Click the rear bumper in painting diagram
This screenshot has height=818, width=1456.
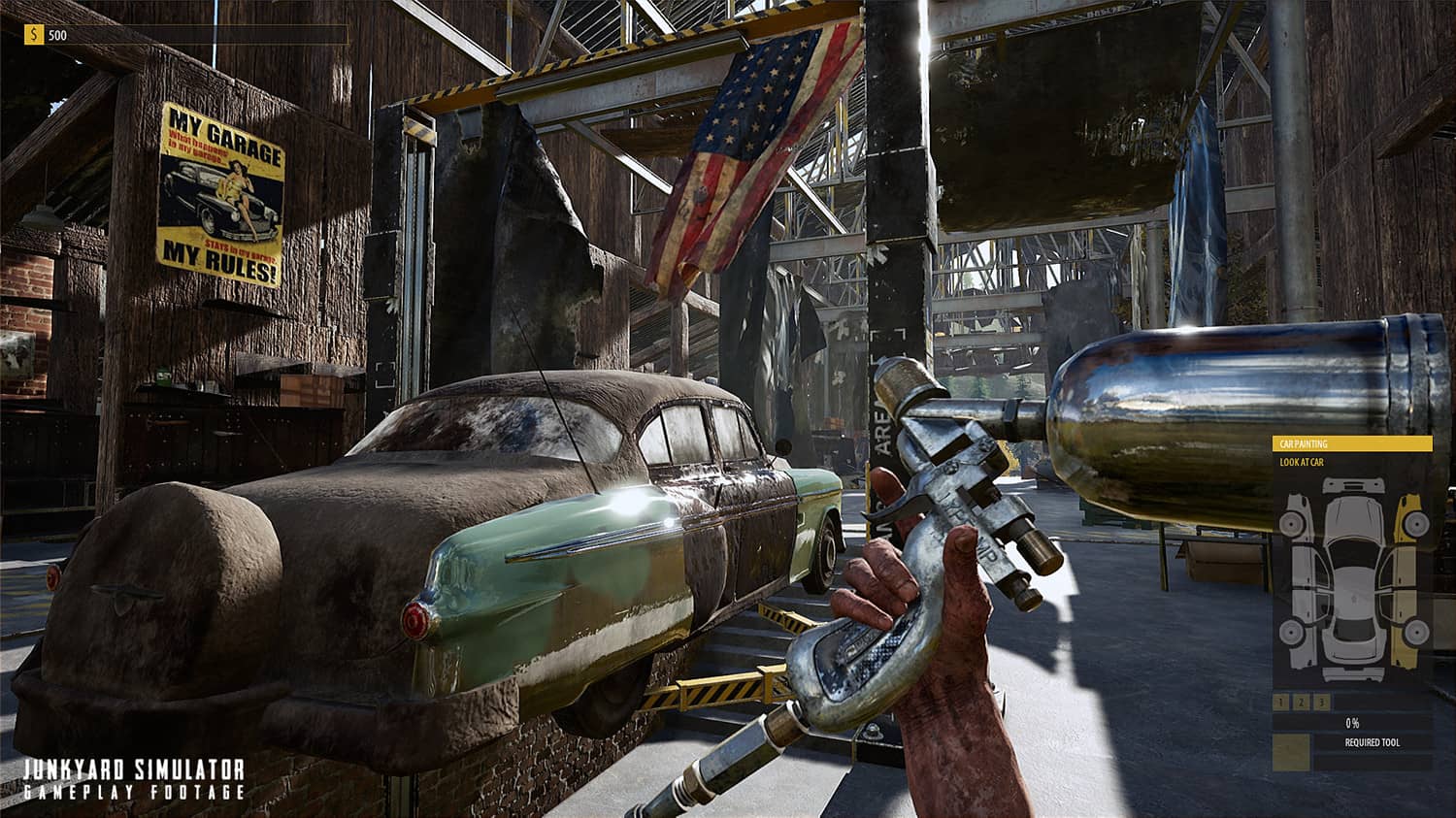point(1351,675)
